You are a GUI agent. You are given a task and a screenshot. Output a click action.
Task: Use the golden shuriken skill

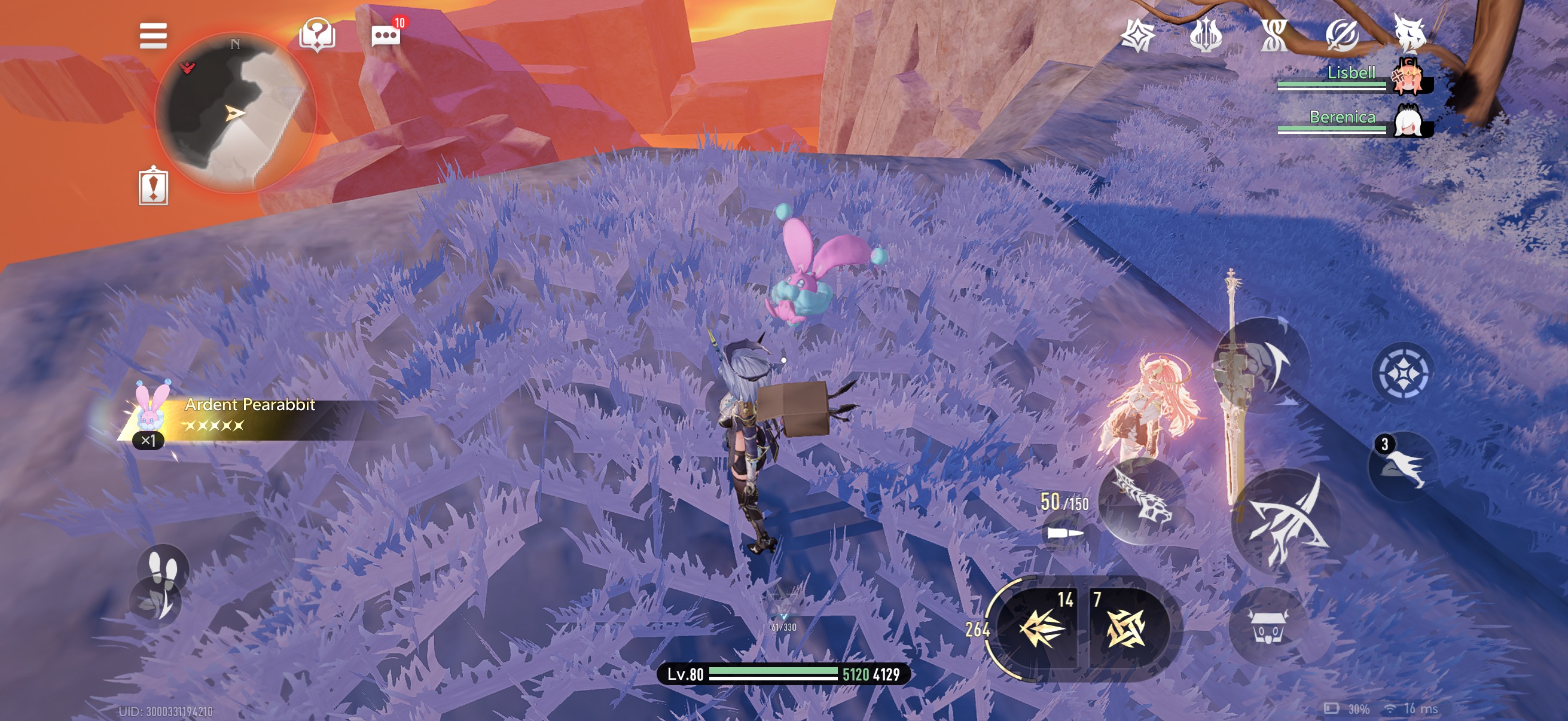coord(1126,628)
